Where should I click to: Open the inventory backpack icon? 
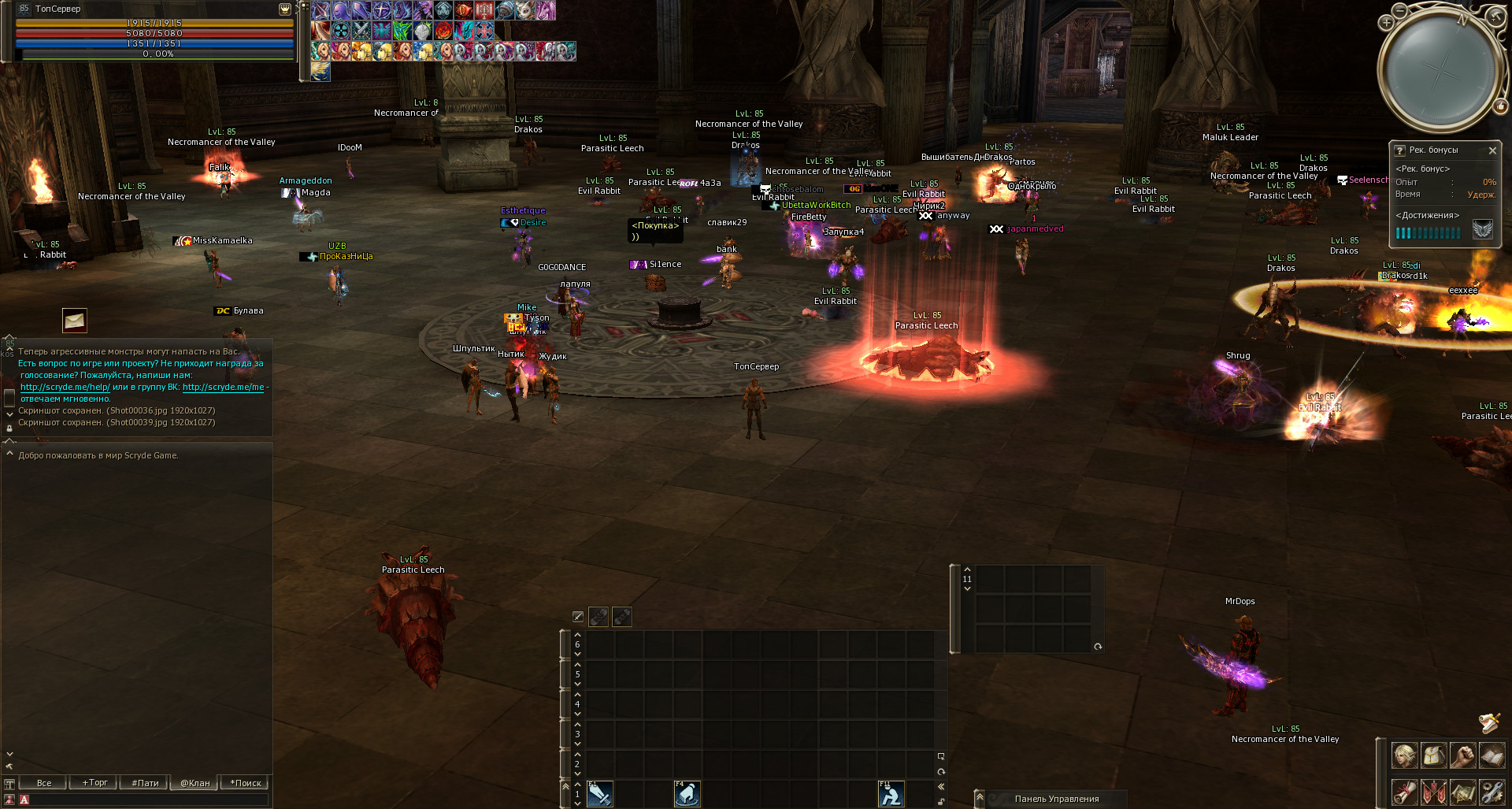[x=1433, y=755]
